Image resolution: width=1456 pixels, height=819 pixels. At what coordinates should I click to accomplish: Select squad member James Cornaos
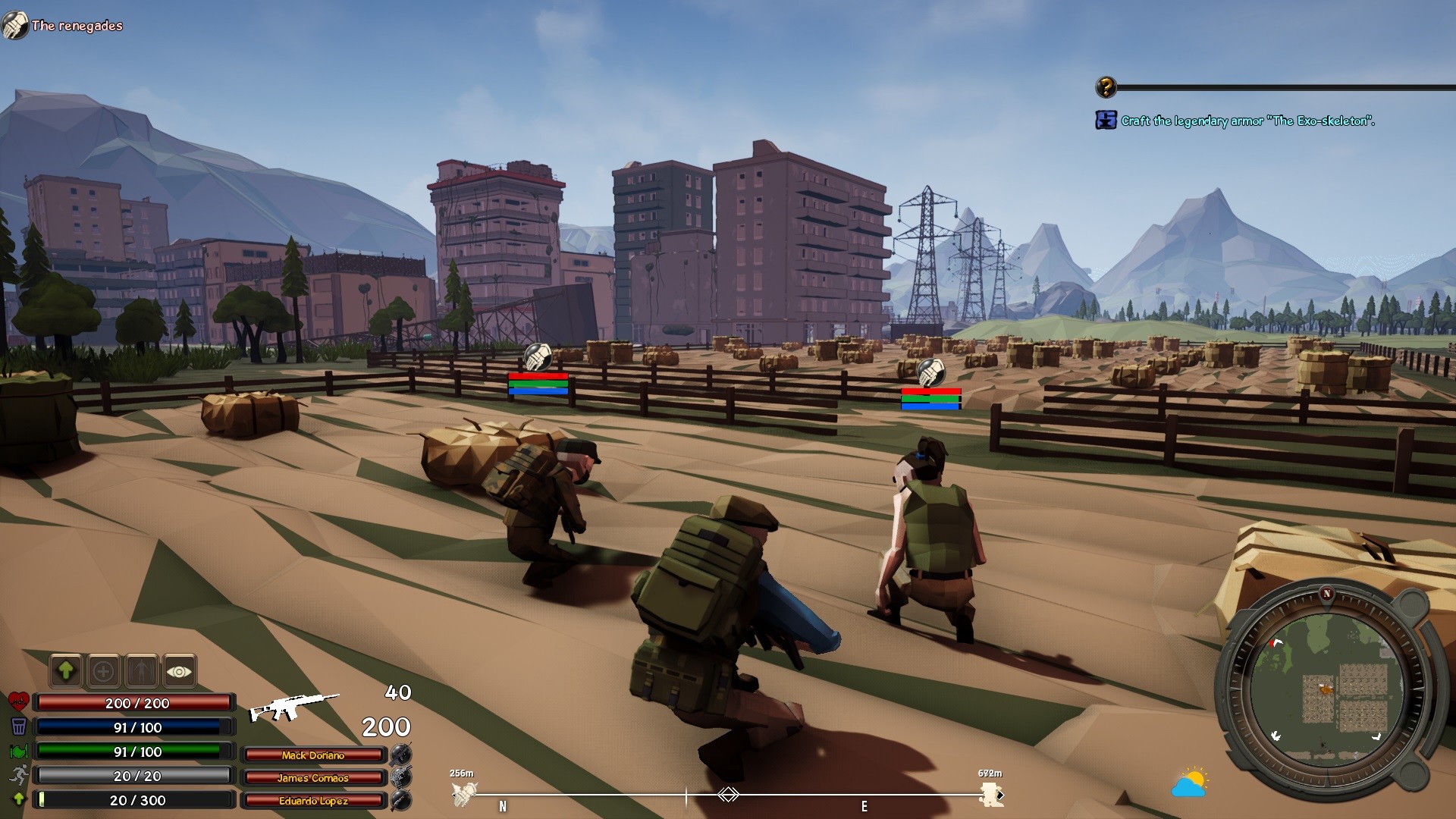click(x=314, y=778)
